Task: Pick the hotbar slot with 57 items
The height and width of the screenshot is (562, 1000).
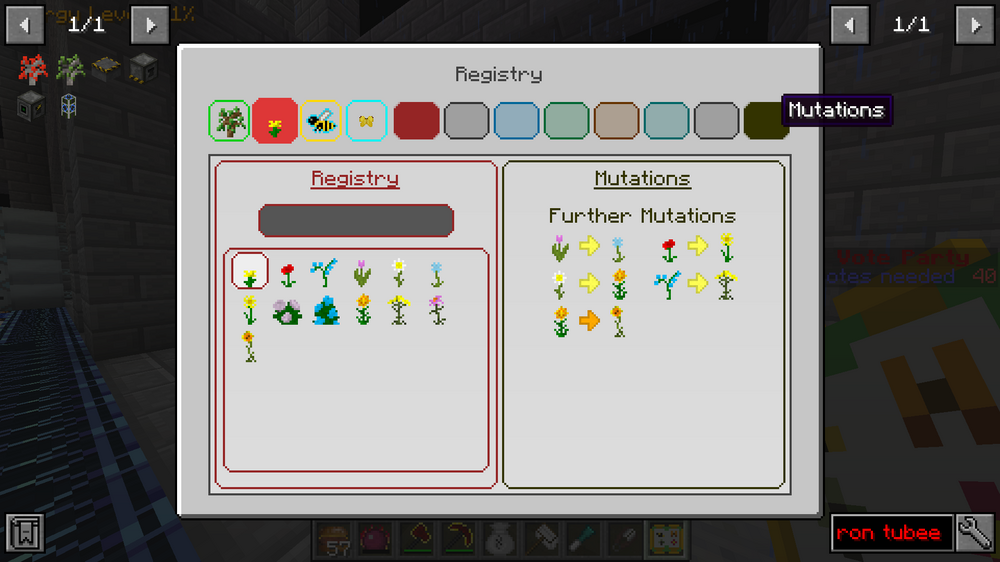Action: point(334,539)
